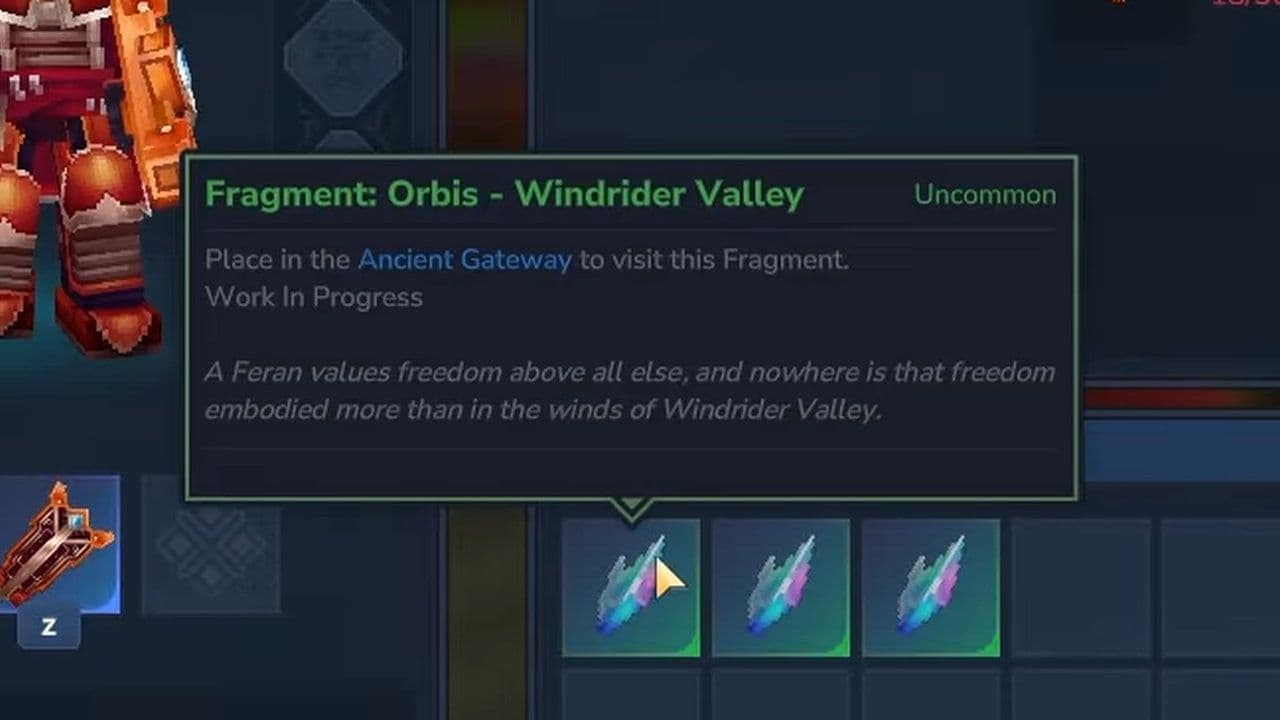Select the first Orbis fragment item
1280x720 pixels.
pos(631,588)
